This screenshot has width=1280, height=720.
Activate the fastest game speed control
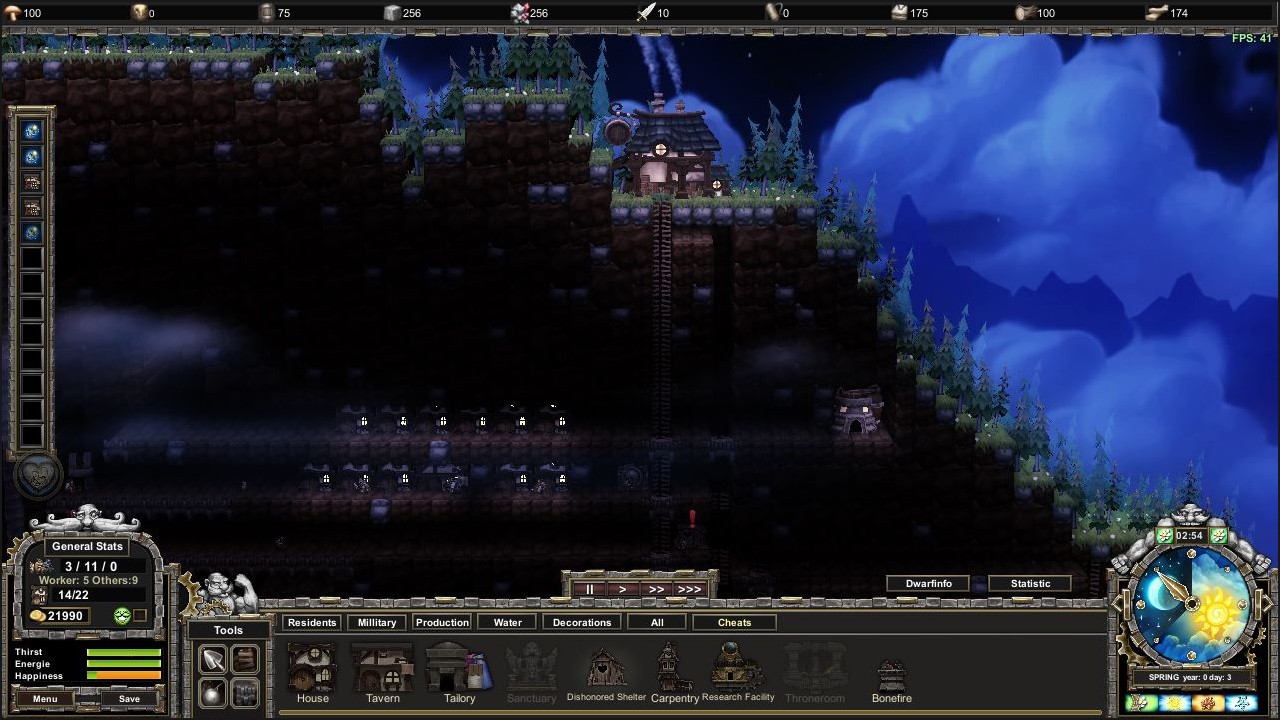click(689, 589)
